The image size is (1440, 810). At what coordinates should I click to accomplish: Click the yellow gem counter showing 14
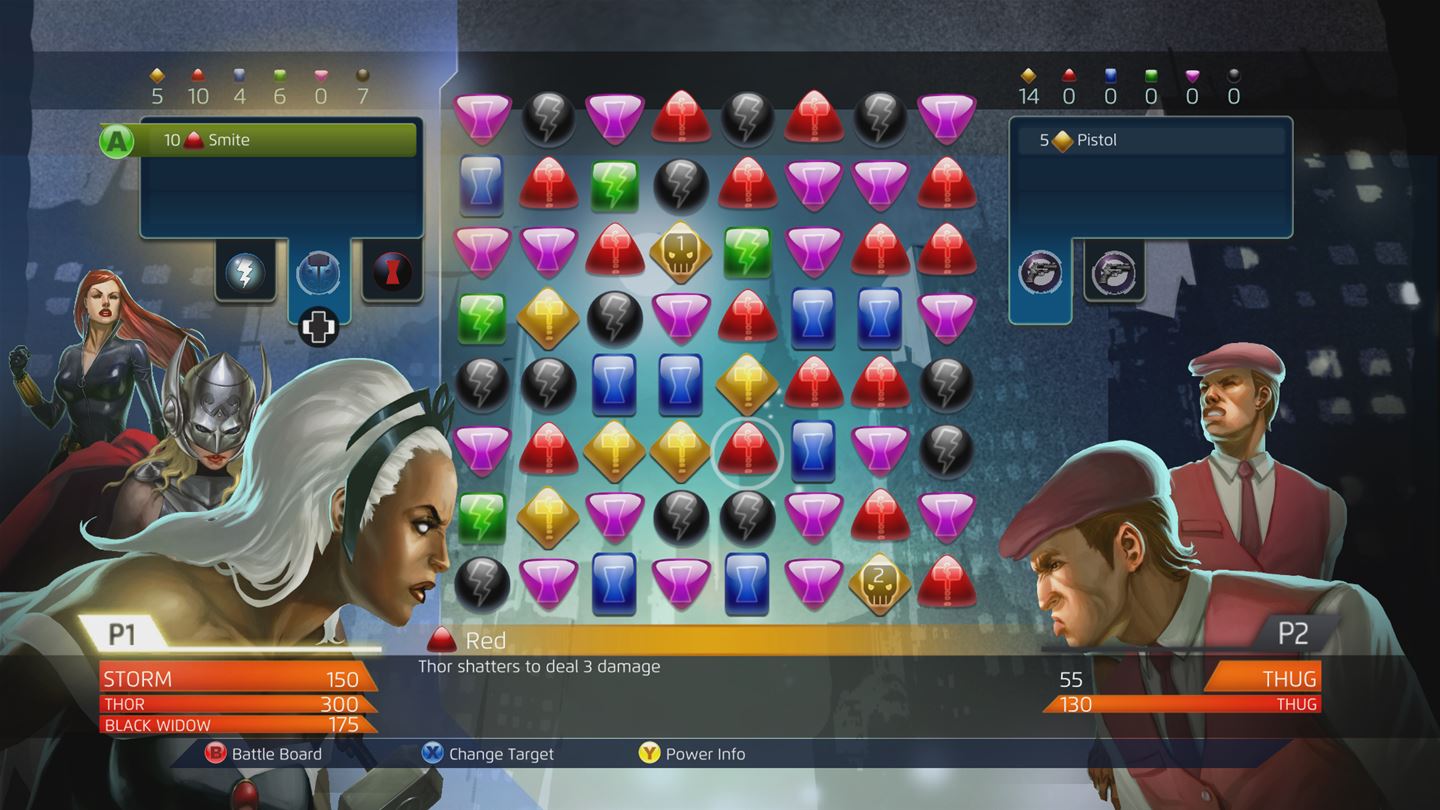[x=1030, y=85]
